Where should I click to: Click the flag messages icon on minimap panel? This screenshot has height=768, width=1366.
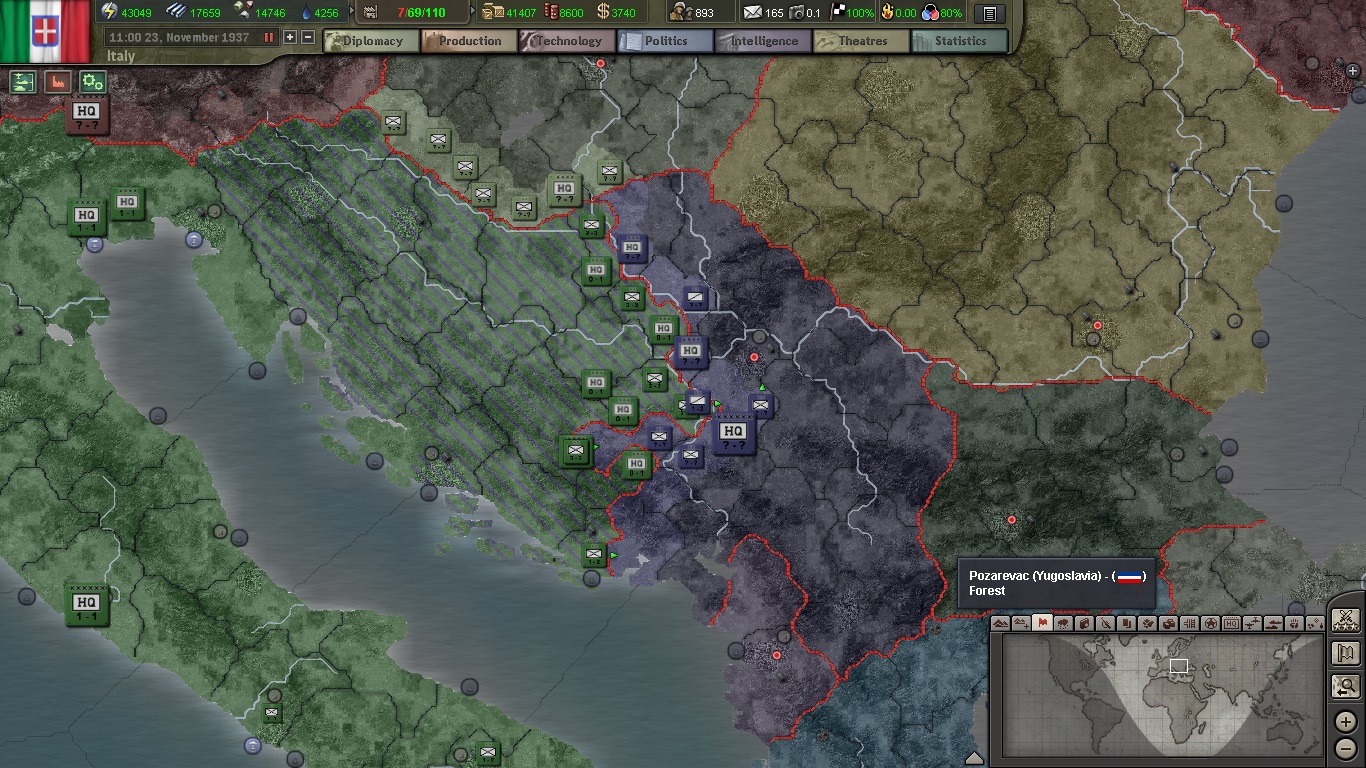1345,655
